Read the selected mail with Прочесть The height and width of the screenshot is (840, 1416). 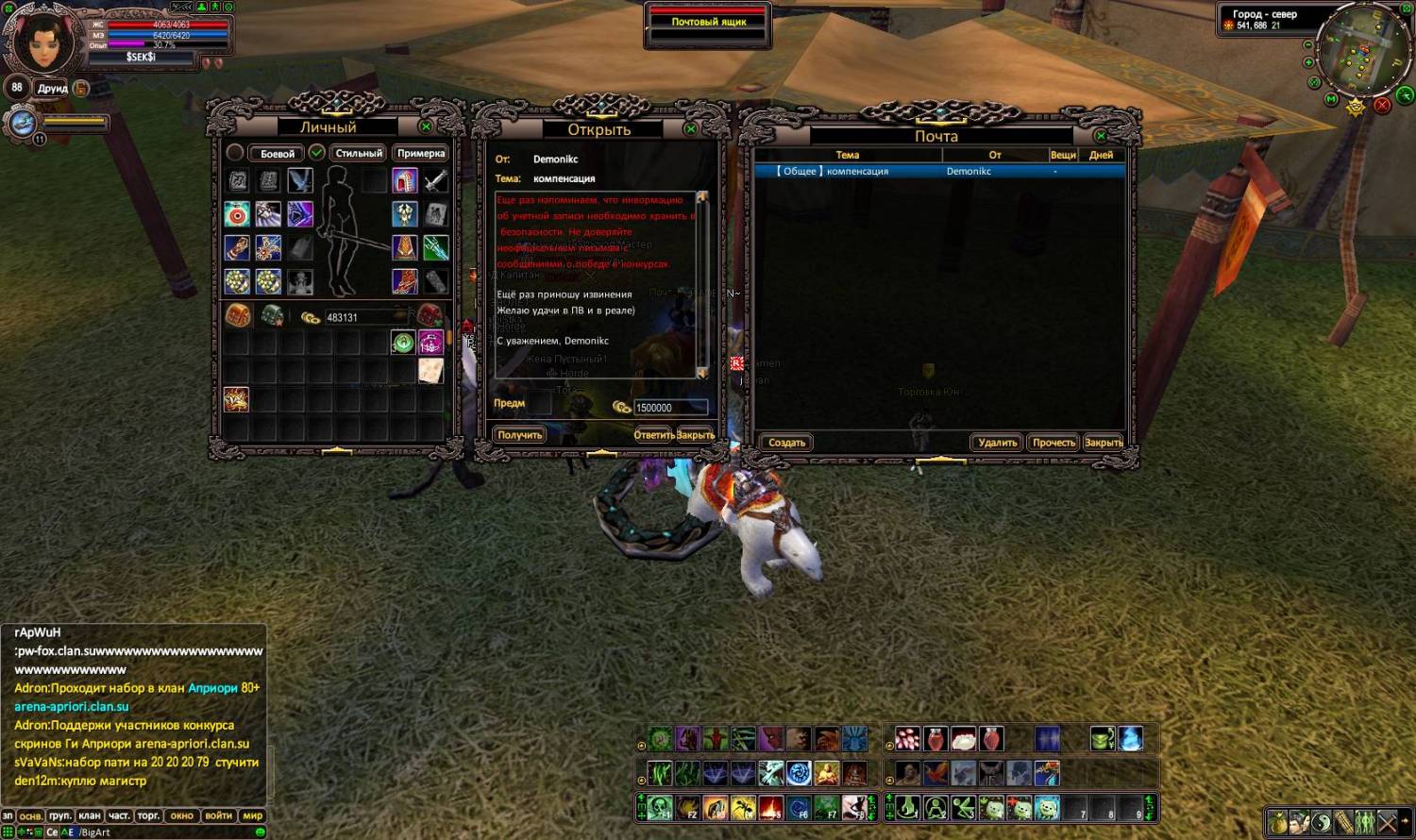point(1054,443)
